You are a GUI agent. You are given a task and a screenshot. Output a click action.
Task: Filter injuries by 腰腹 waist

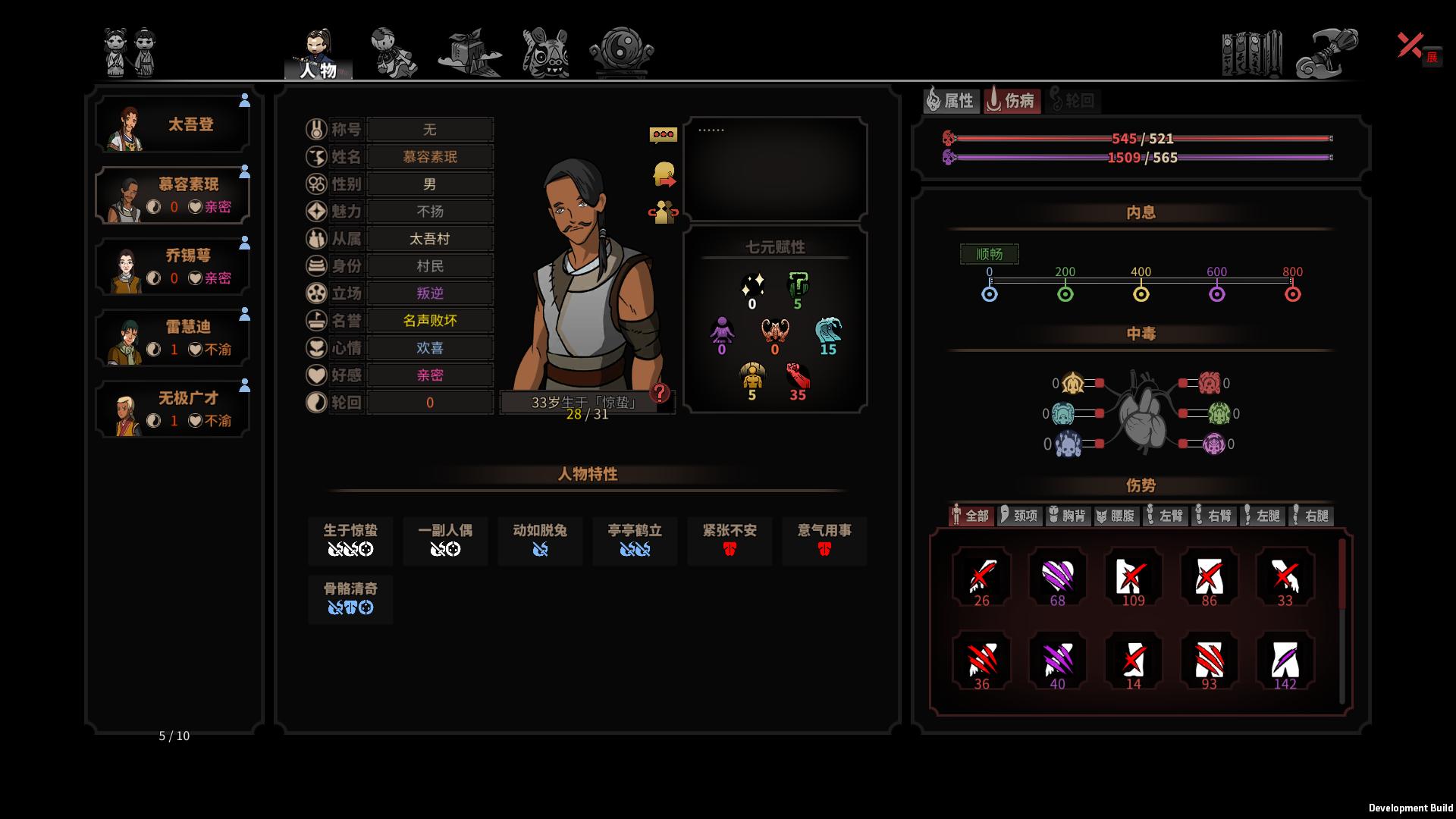(x=1116, y=516)
